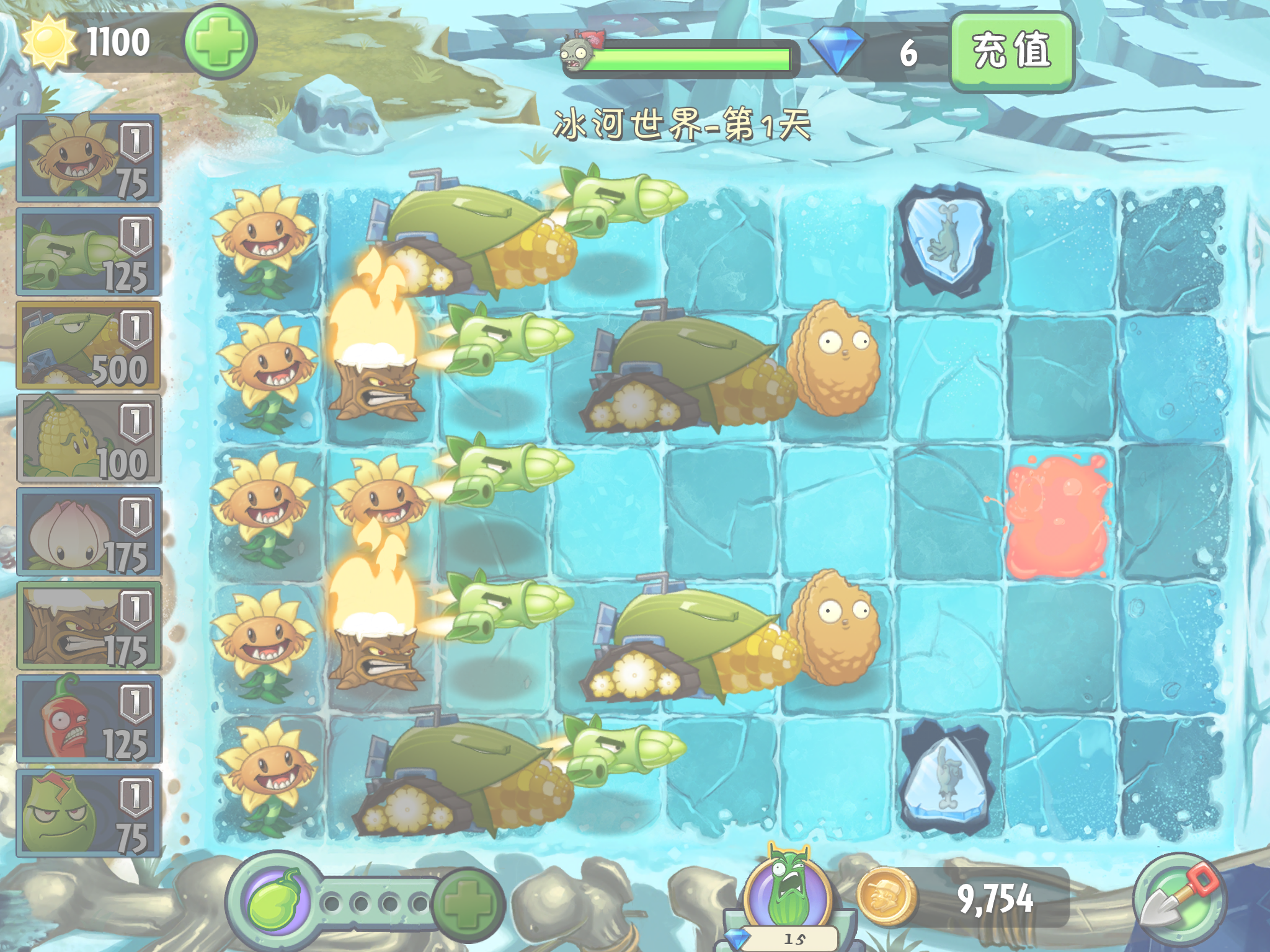Select the Sunflower seed packet costing 75
This screenshot has width=1270, height=952.
coord(89,158)
